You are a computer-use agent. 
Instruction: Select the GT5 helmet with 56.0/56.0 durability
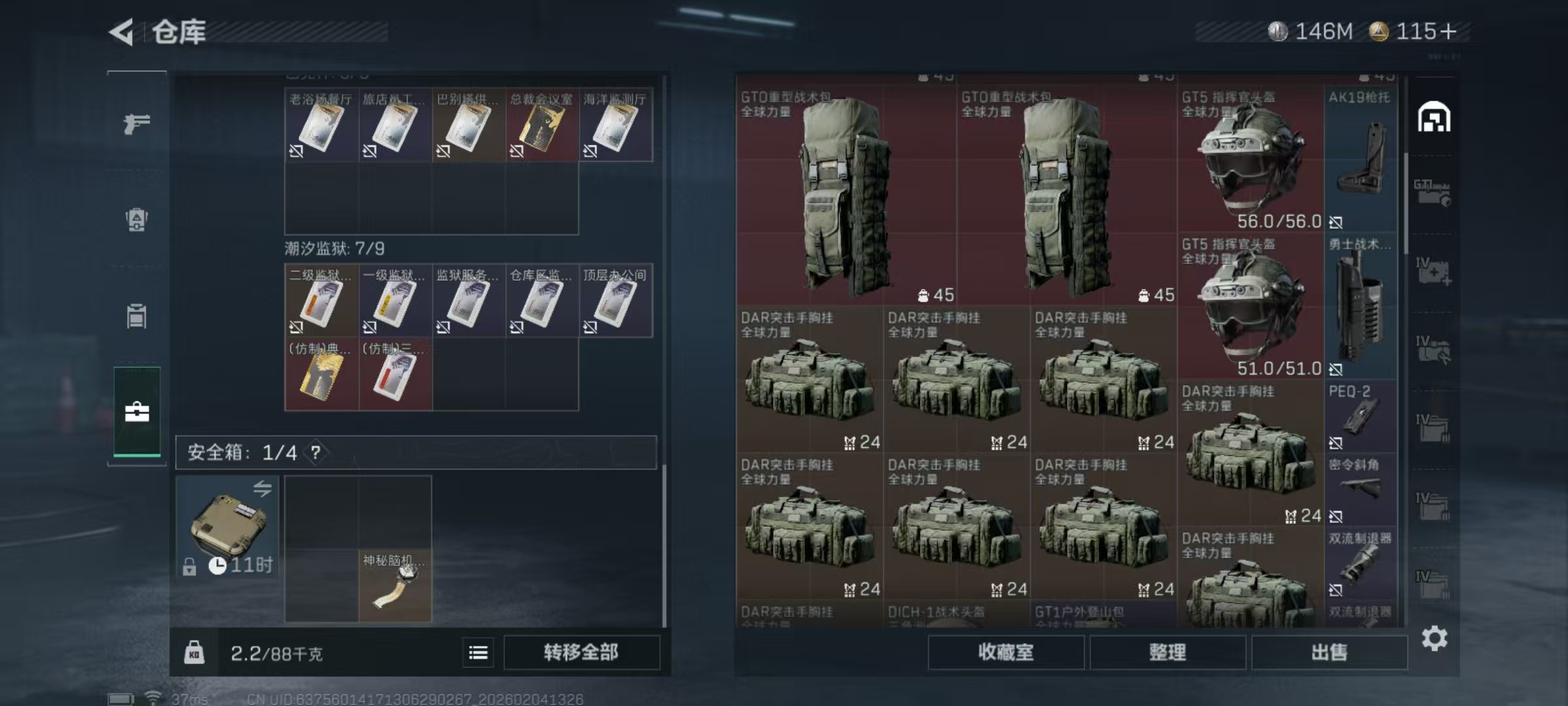pyautogui.click(x=1250, y=159)
